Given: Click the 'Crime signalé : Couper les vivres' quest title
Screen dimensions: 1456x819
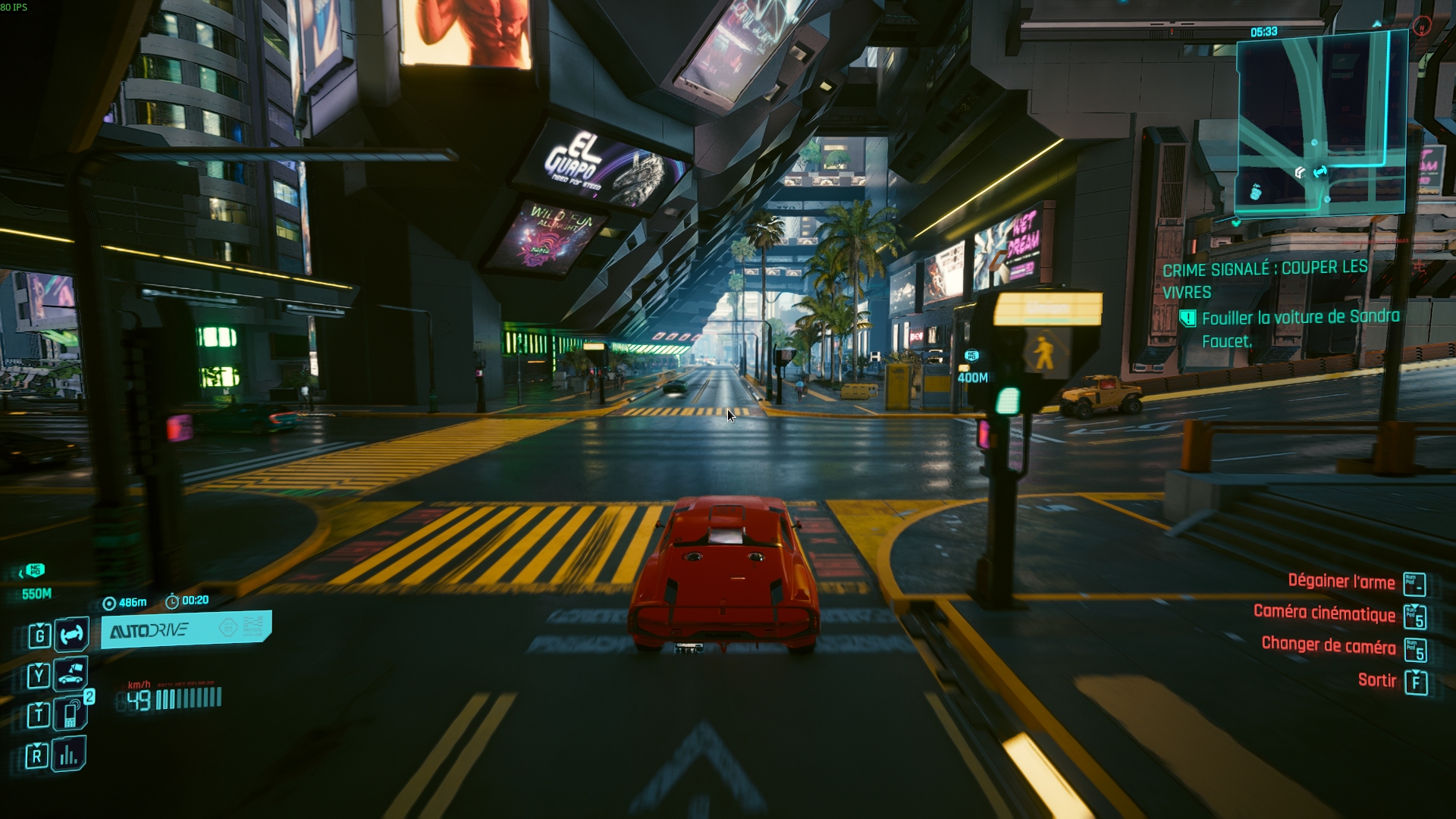Looking at the screenshot, I should click(x=1265, y=279).
